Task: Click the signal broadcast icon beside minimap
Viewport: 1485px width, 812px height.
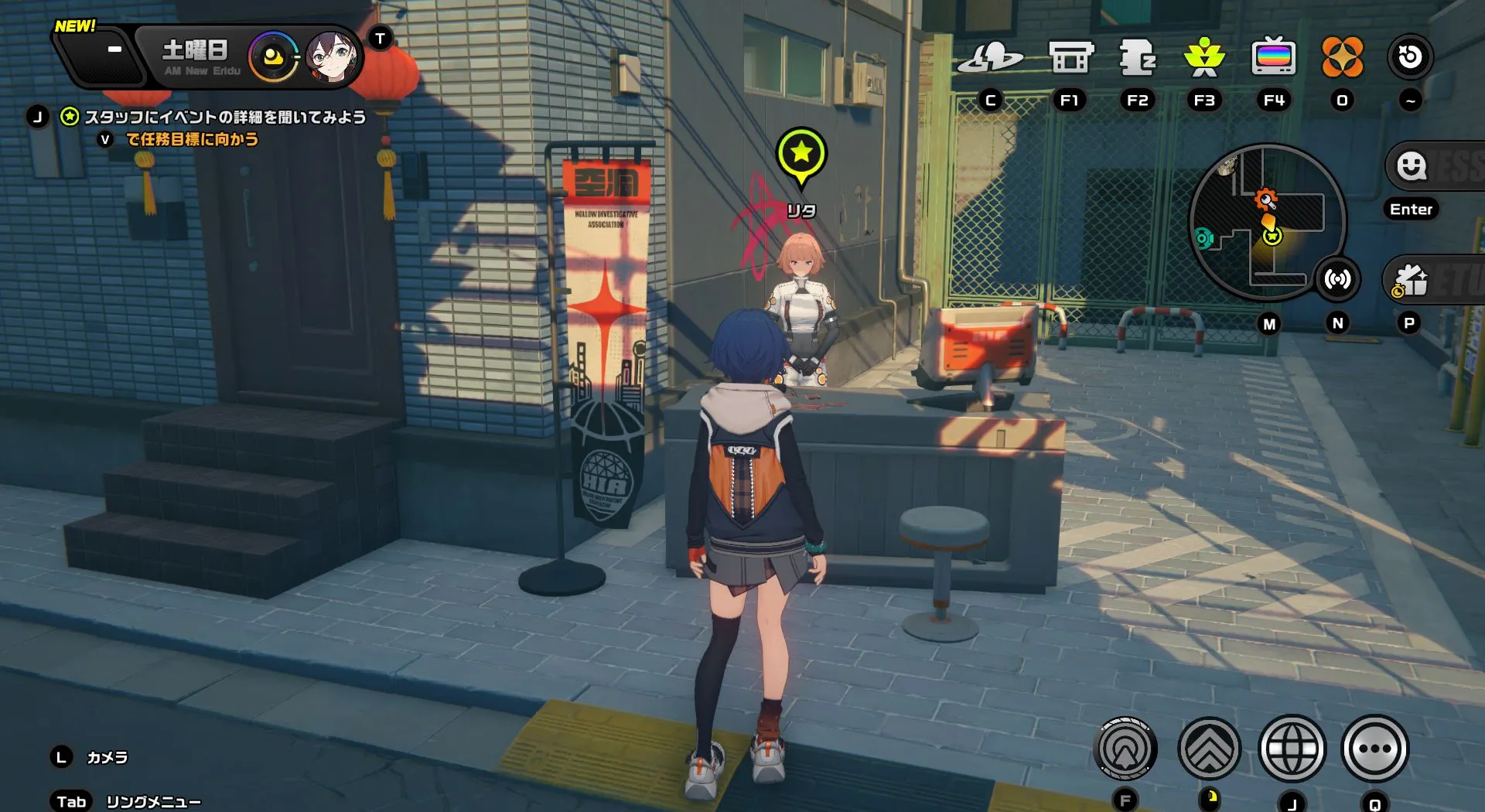Action: coord(1337,278)
